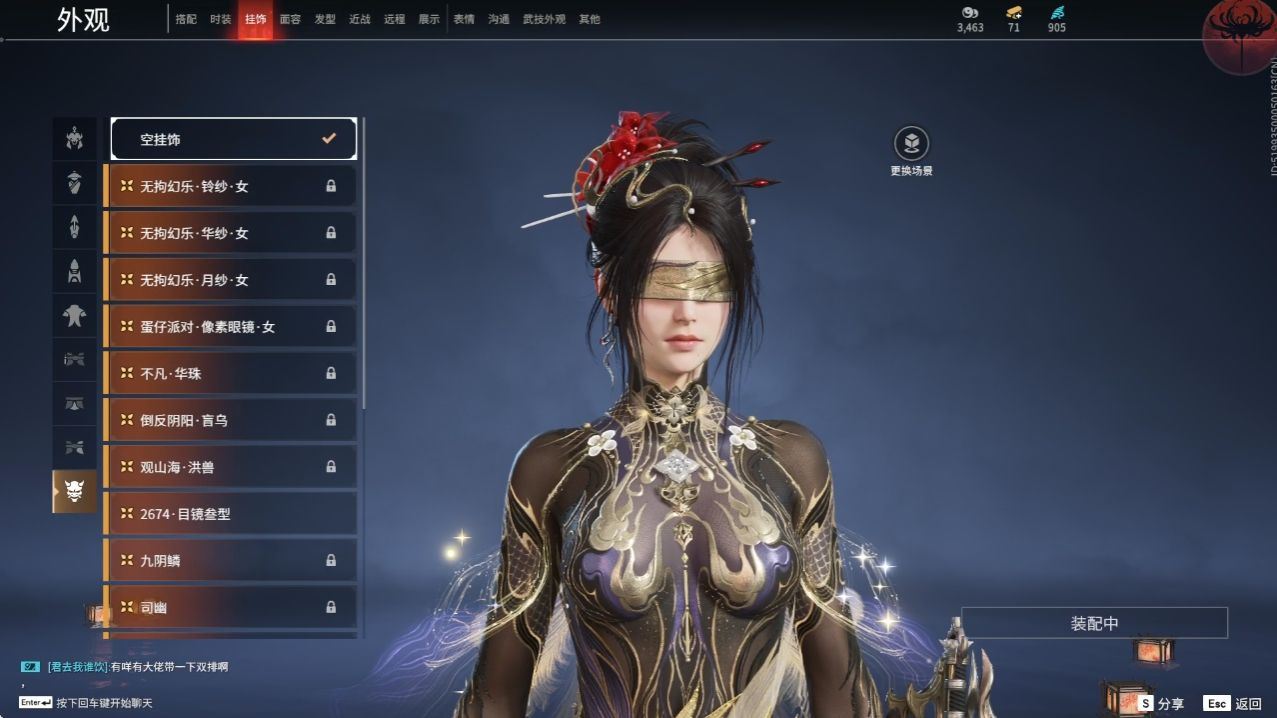Open the 其他 tab
1277x718 pixels.
coord(589,19)
